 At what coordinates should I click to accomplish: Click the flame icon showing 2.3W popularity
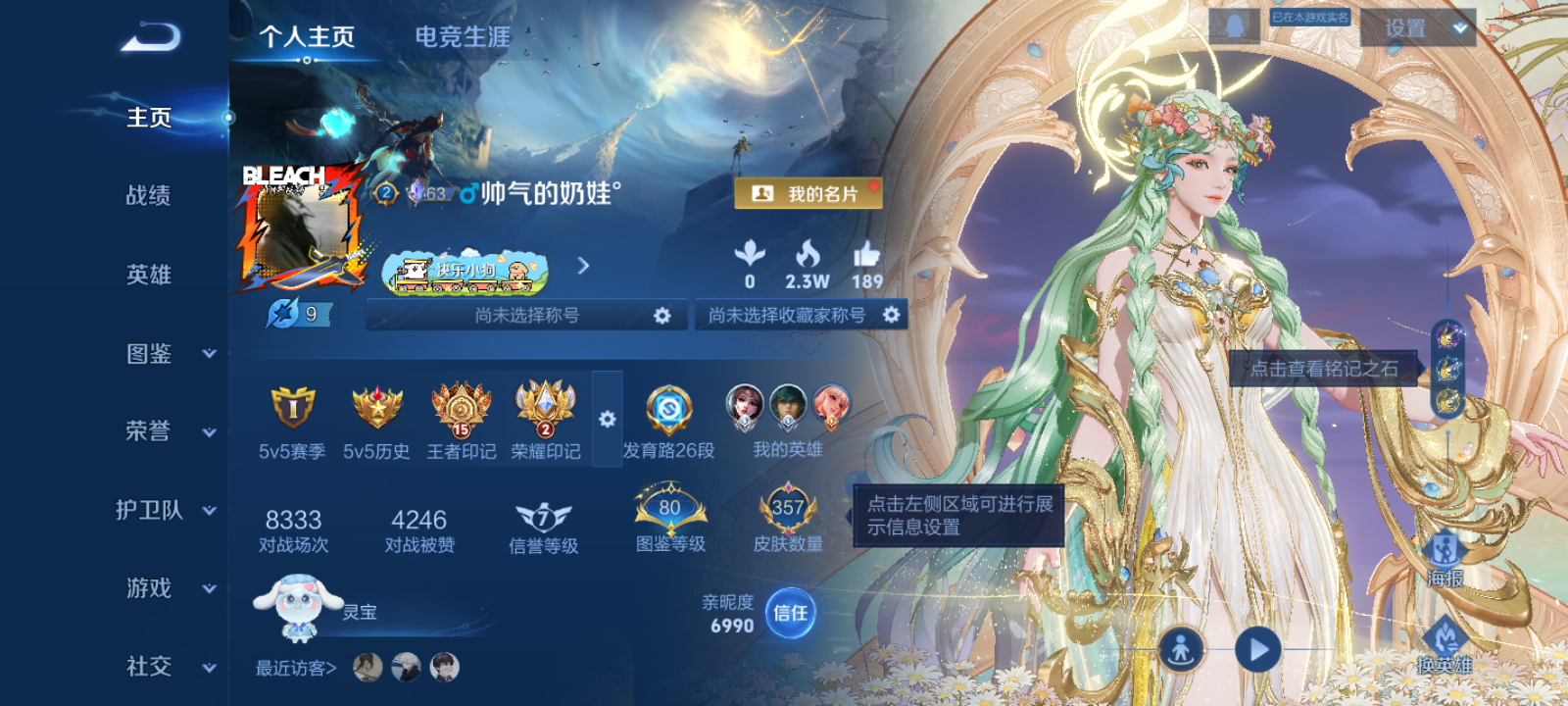808,257
